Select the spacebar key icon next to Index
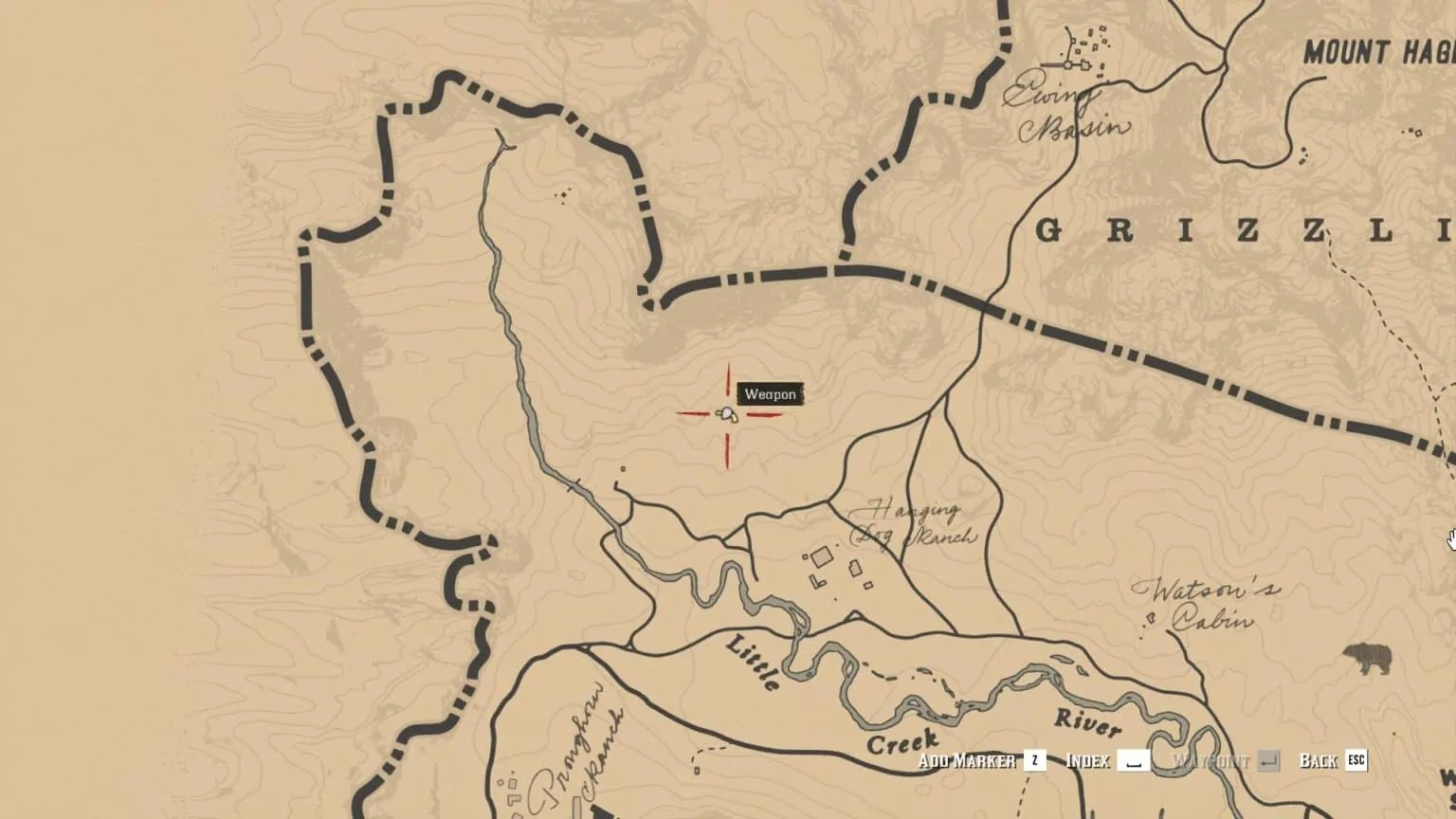Image resolution: width=1456 pixels, height=819 pixels. pos(1133,759)
